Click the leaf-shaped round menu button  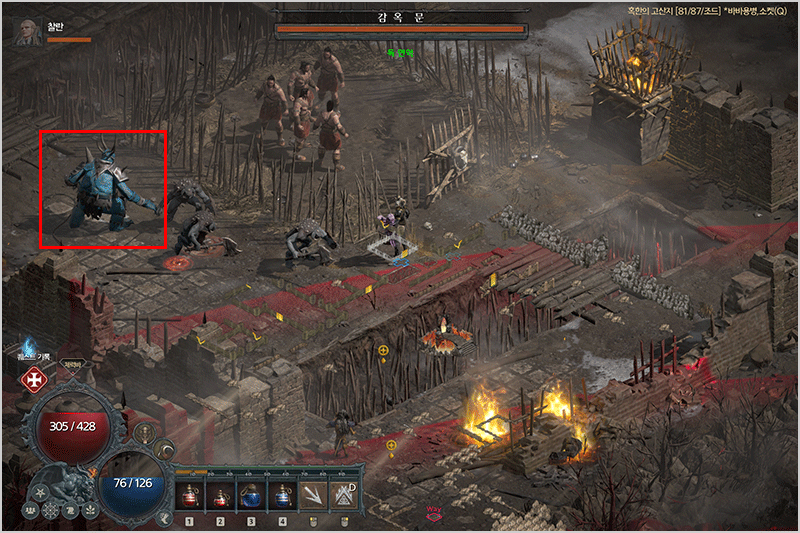(x=89, y=511)
